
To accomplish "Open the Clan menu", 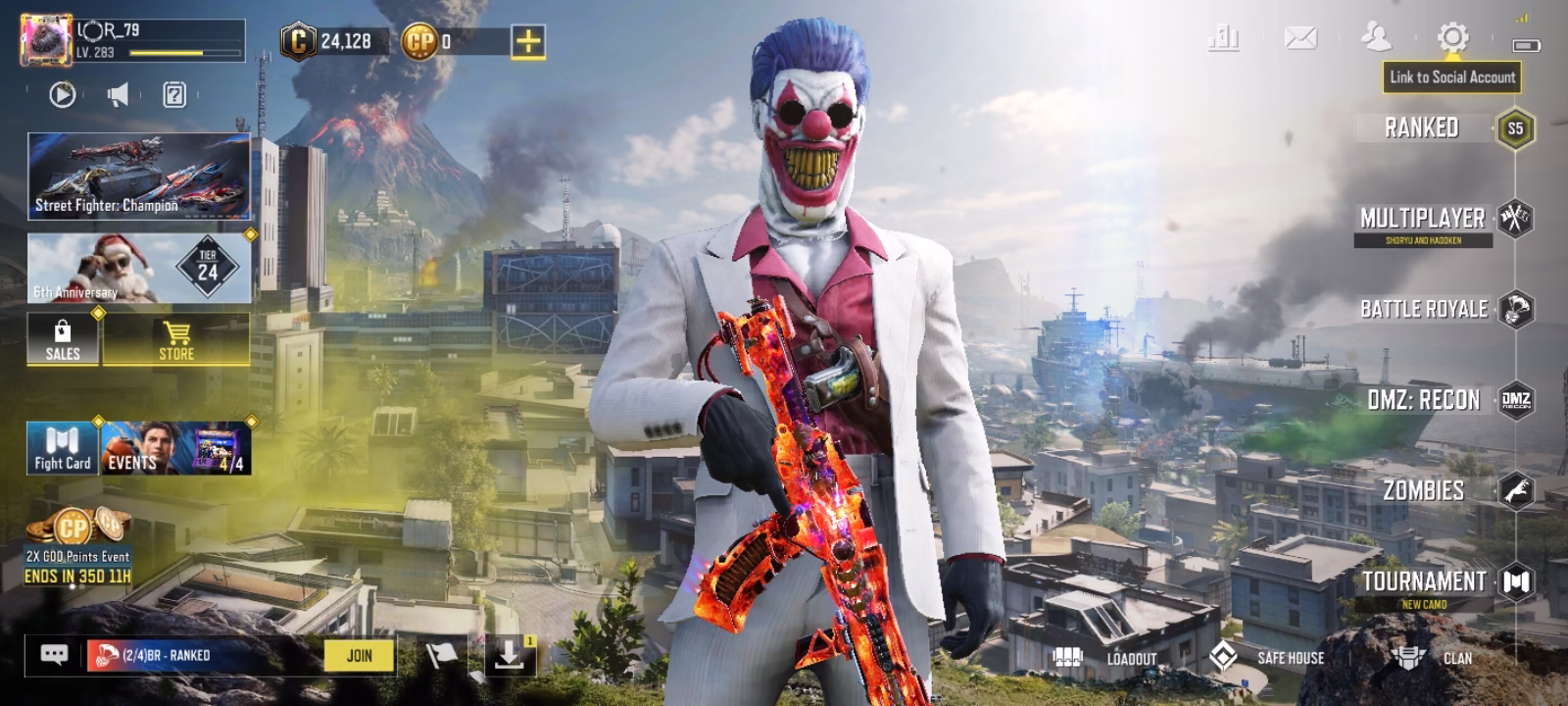I will tap(1431, 658).
